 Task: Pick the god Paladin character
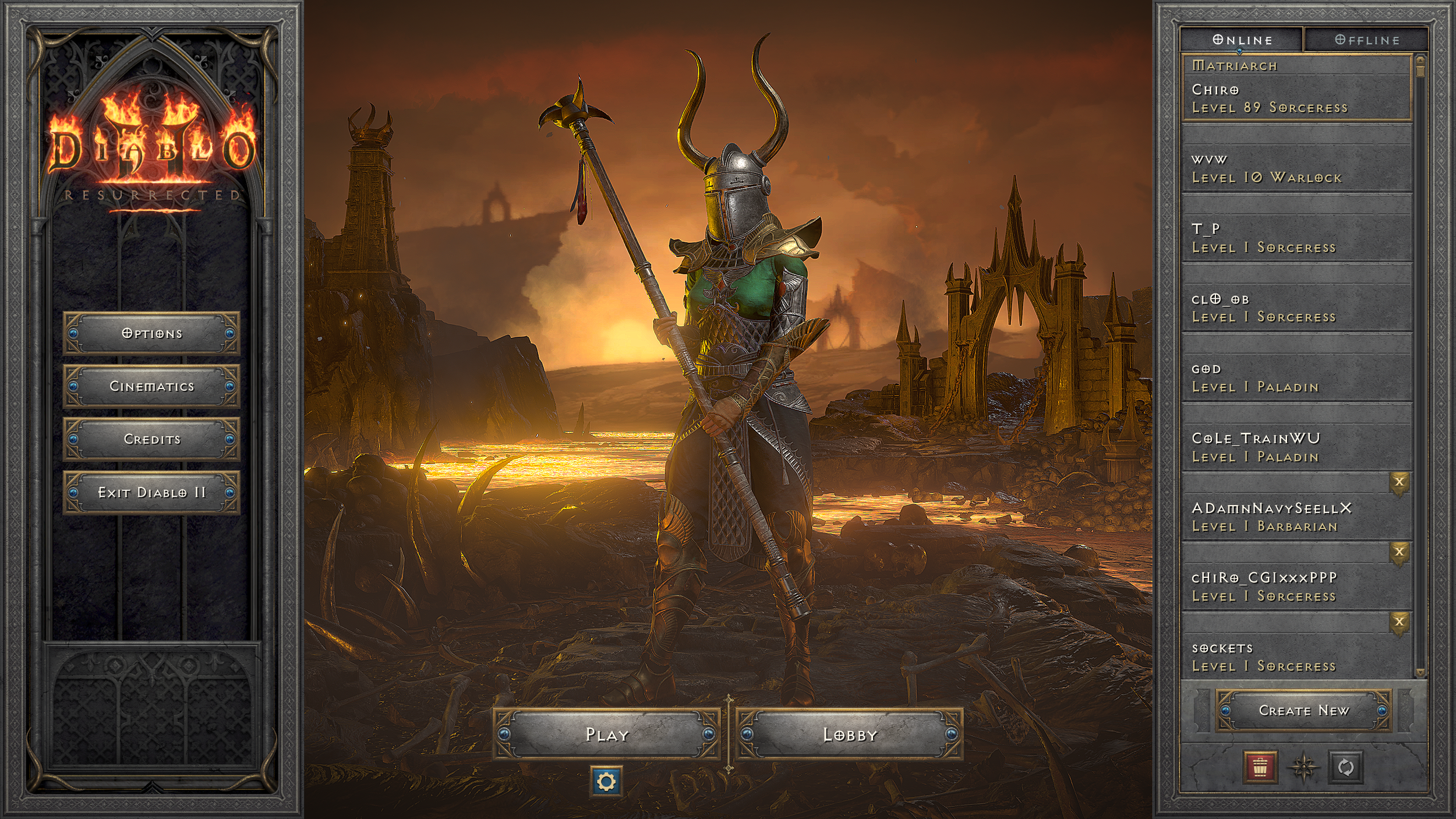(x=1296, y=378)
